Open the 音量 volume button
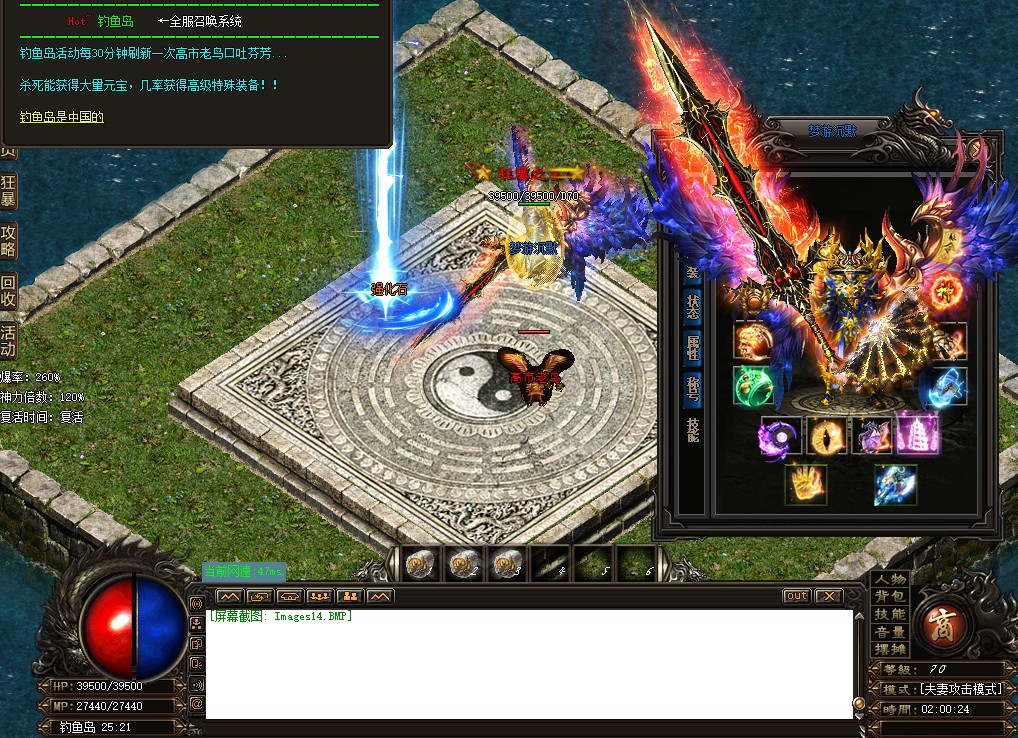Image resolution: width=1018 pixels, height=738 pixels. (x=889, y=632)
